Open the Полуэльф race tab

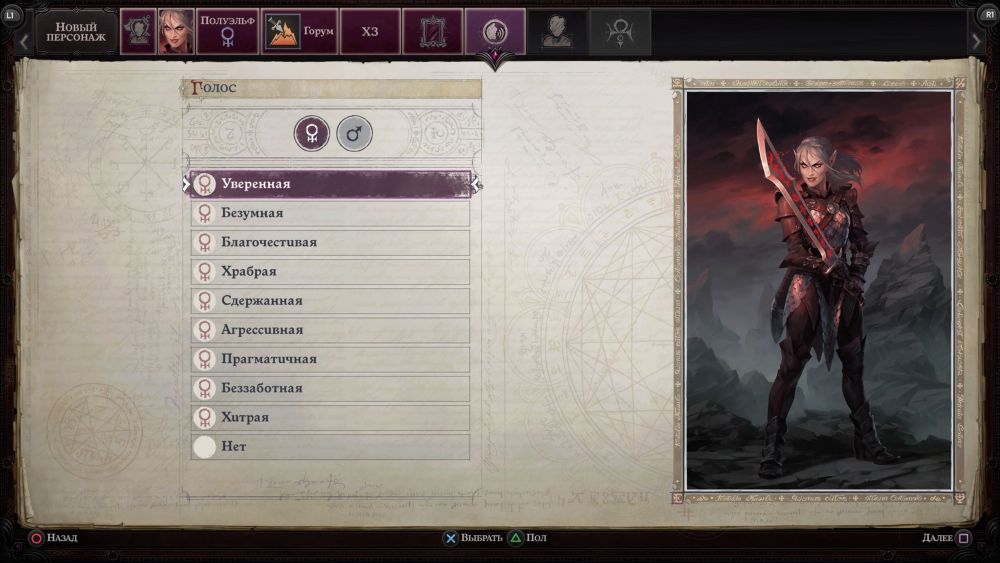pos(227,32)
